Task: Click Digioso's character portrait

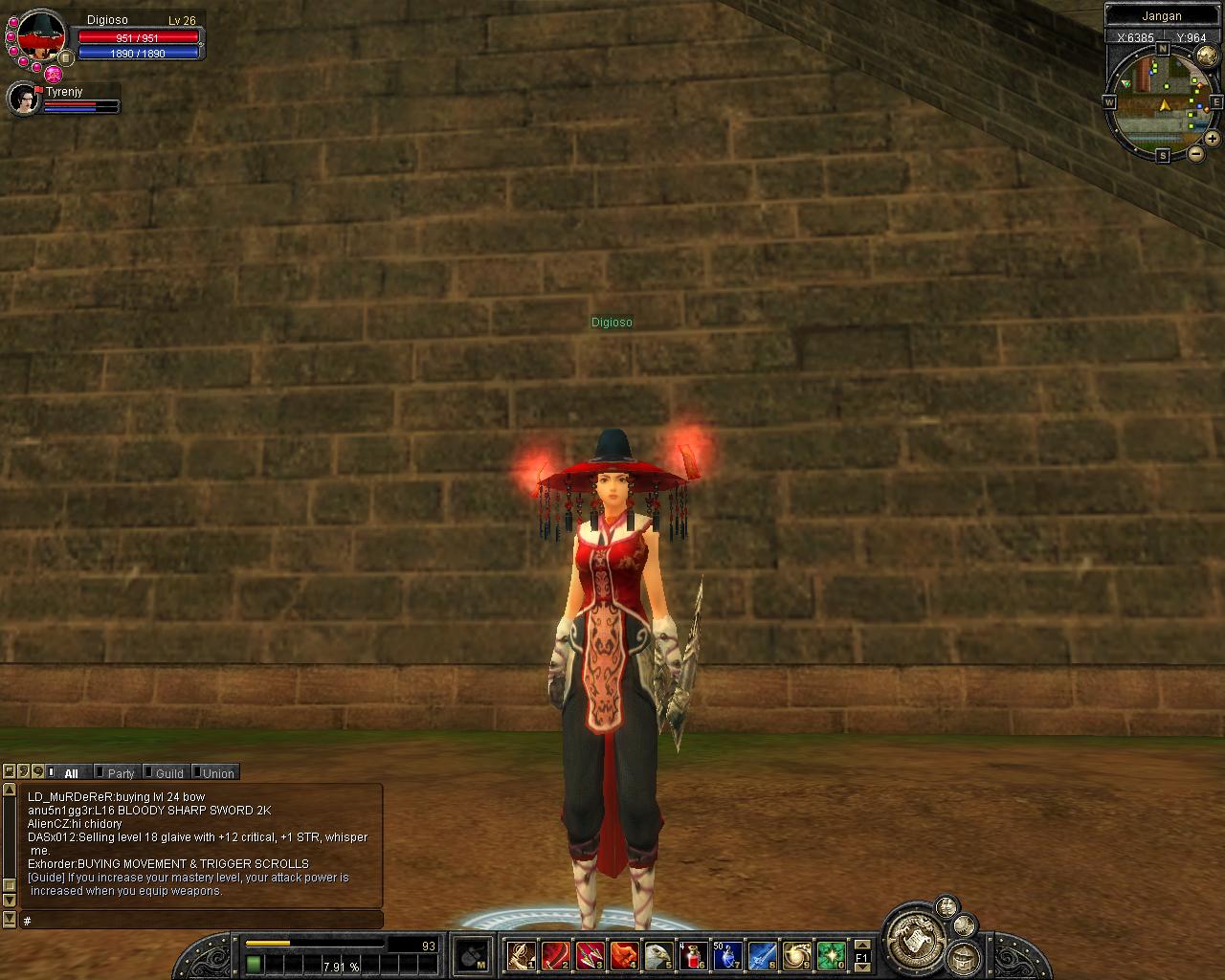Action: coord(40,36)
